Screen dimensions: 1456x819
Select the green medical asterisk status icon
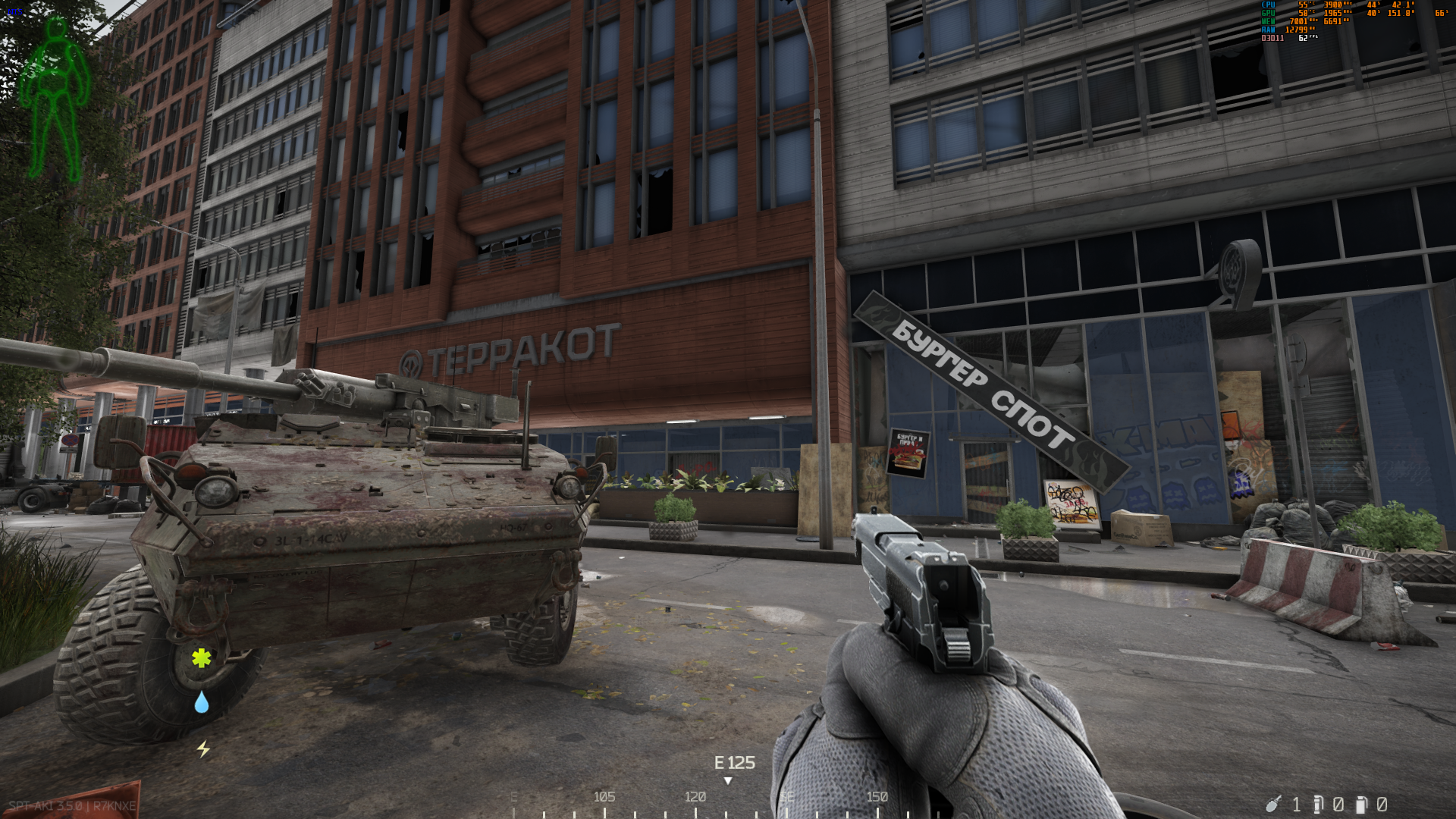click(x=201, y=657)
